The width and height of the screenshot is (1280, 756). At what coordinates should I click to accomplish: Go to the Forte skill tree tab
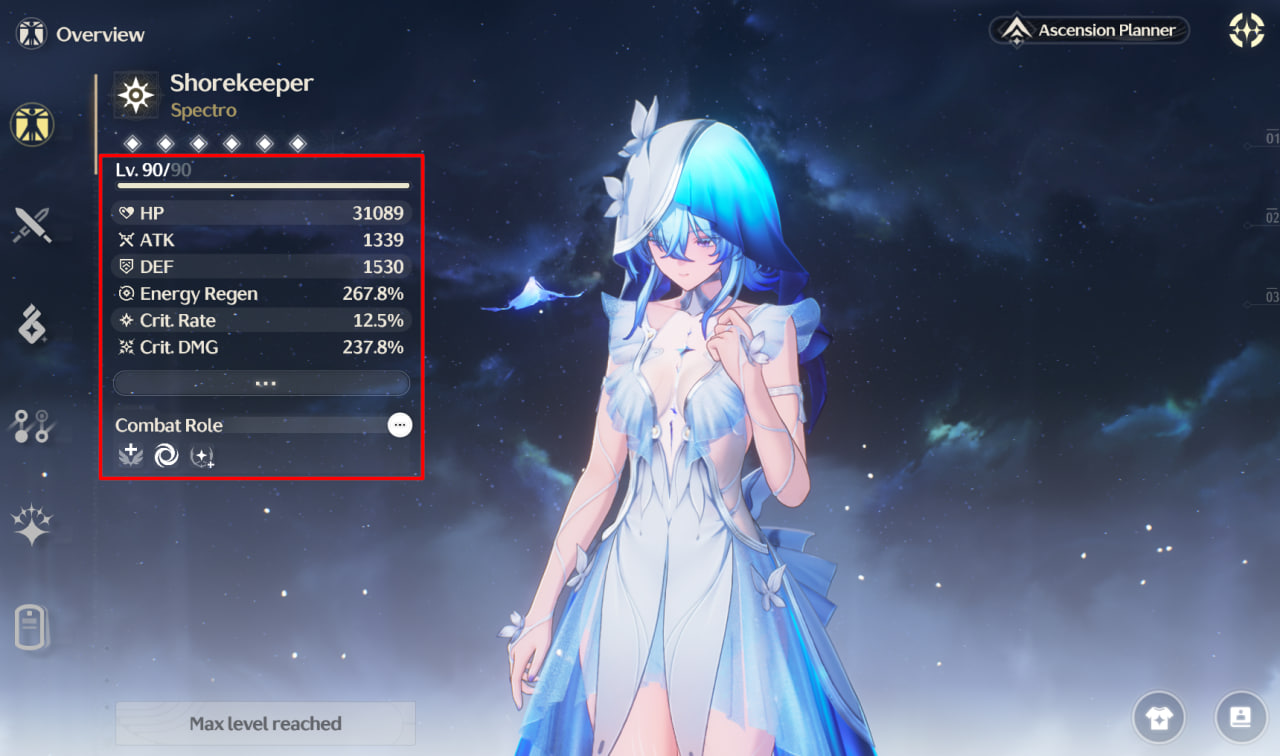[31, 426]
